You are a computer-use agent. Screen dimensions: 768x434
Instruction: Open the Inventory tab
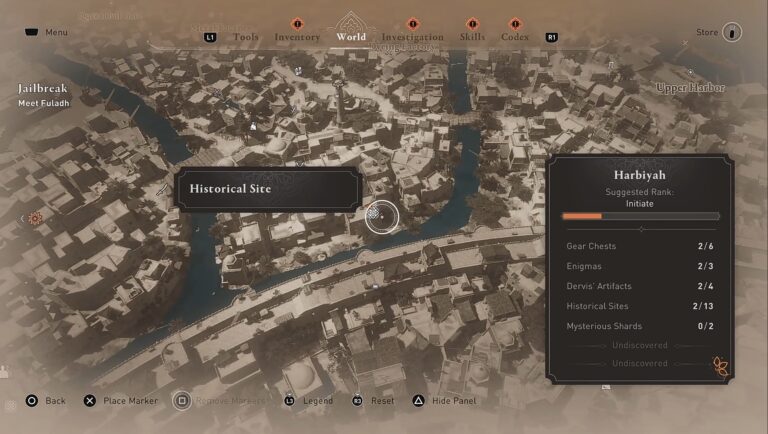pos(297,37)
